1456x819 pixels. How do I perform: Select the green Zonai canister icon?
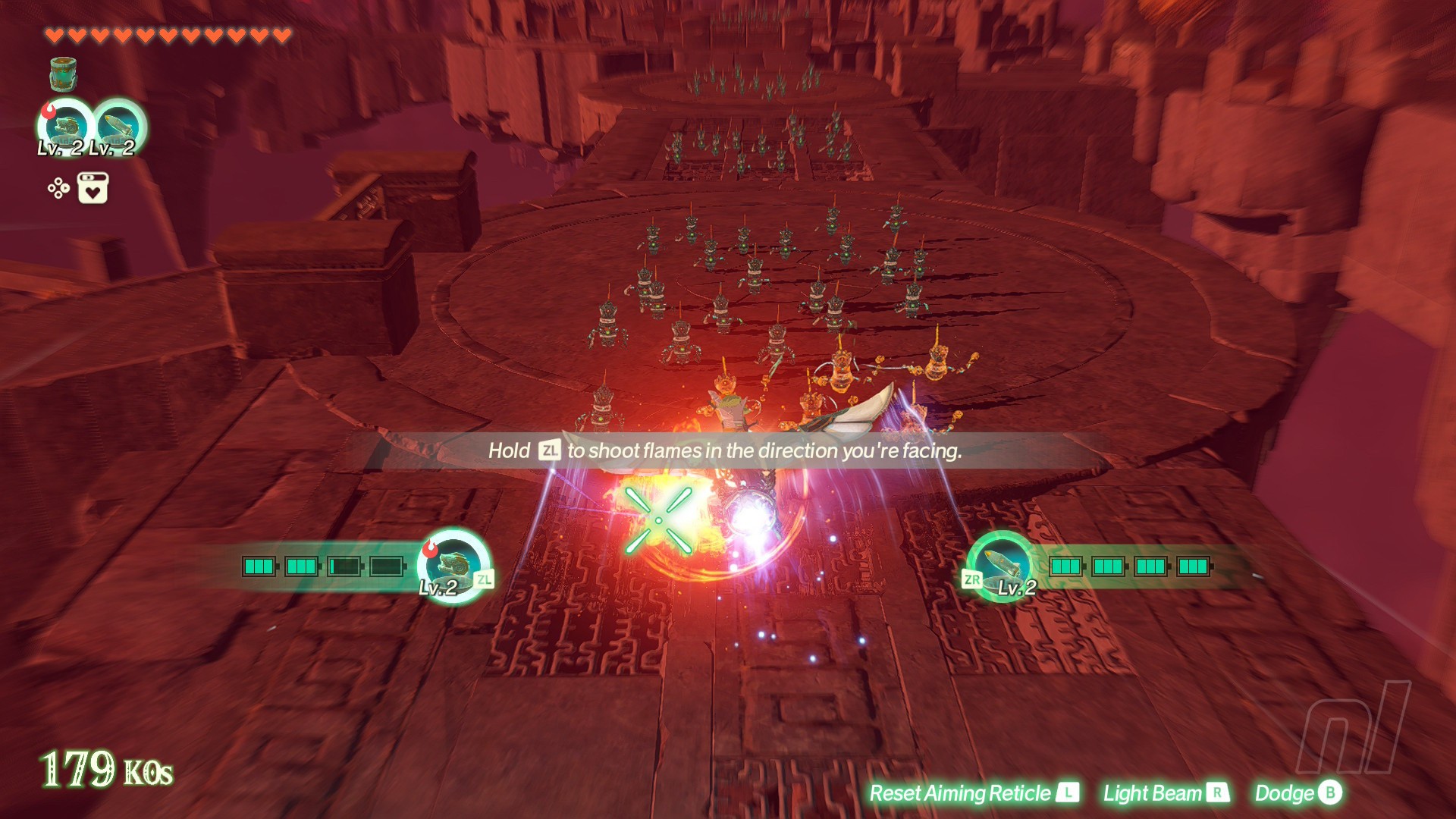click(63, 74)
